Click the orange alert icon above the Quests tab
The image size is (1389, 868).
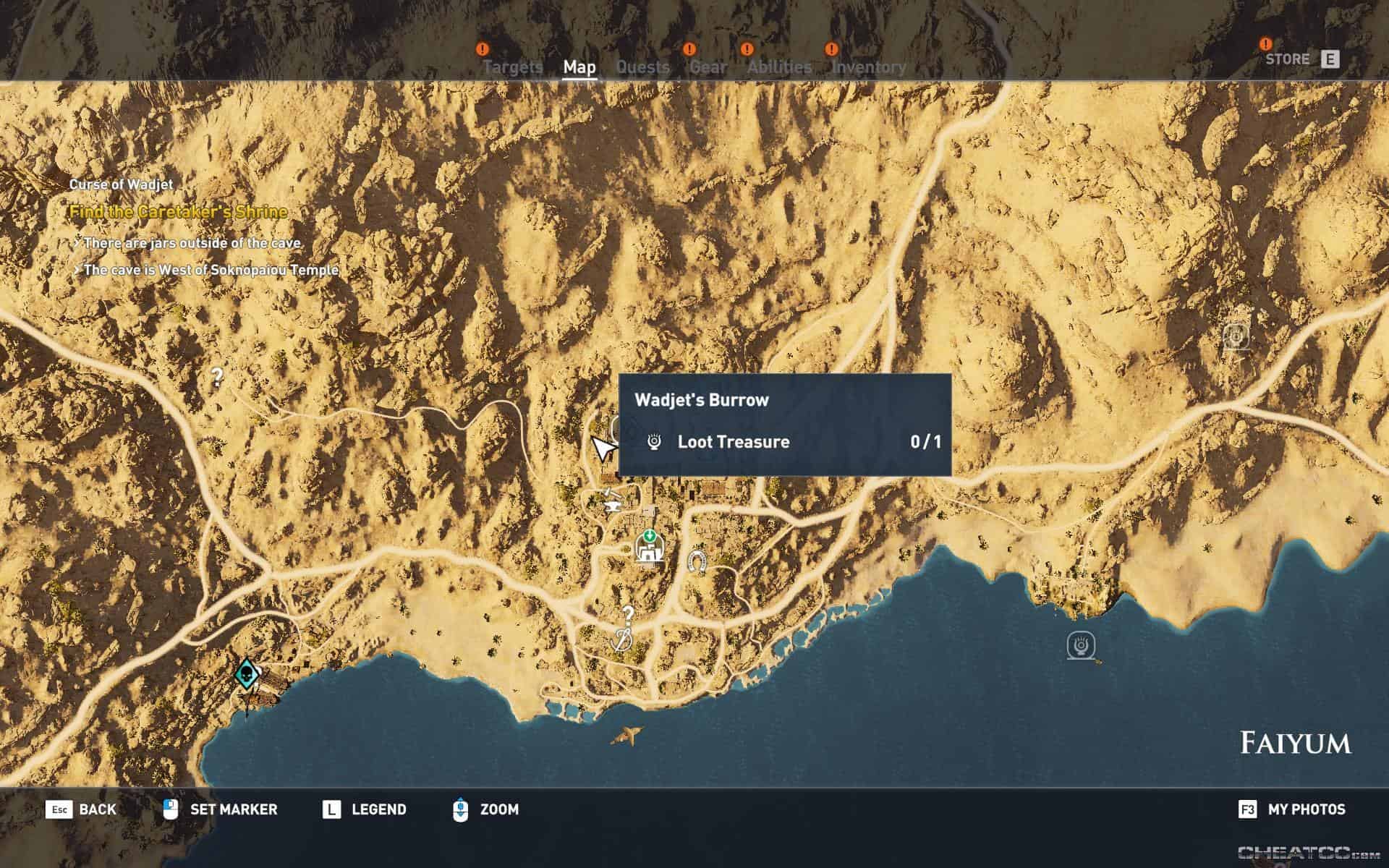point(689,50)
